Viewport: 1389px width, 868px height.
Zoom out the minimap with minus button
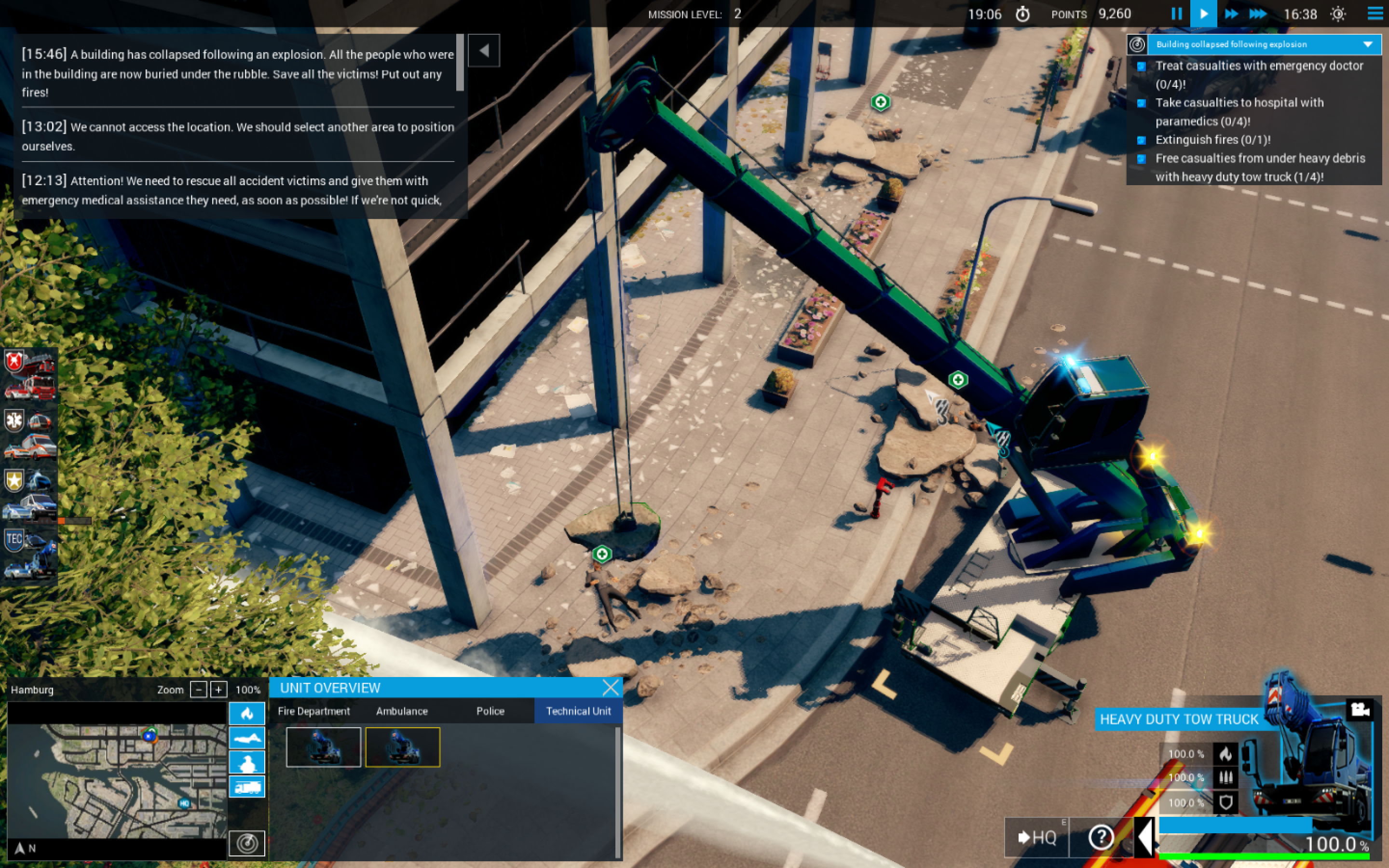[198, 690]
